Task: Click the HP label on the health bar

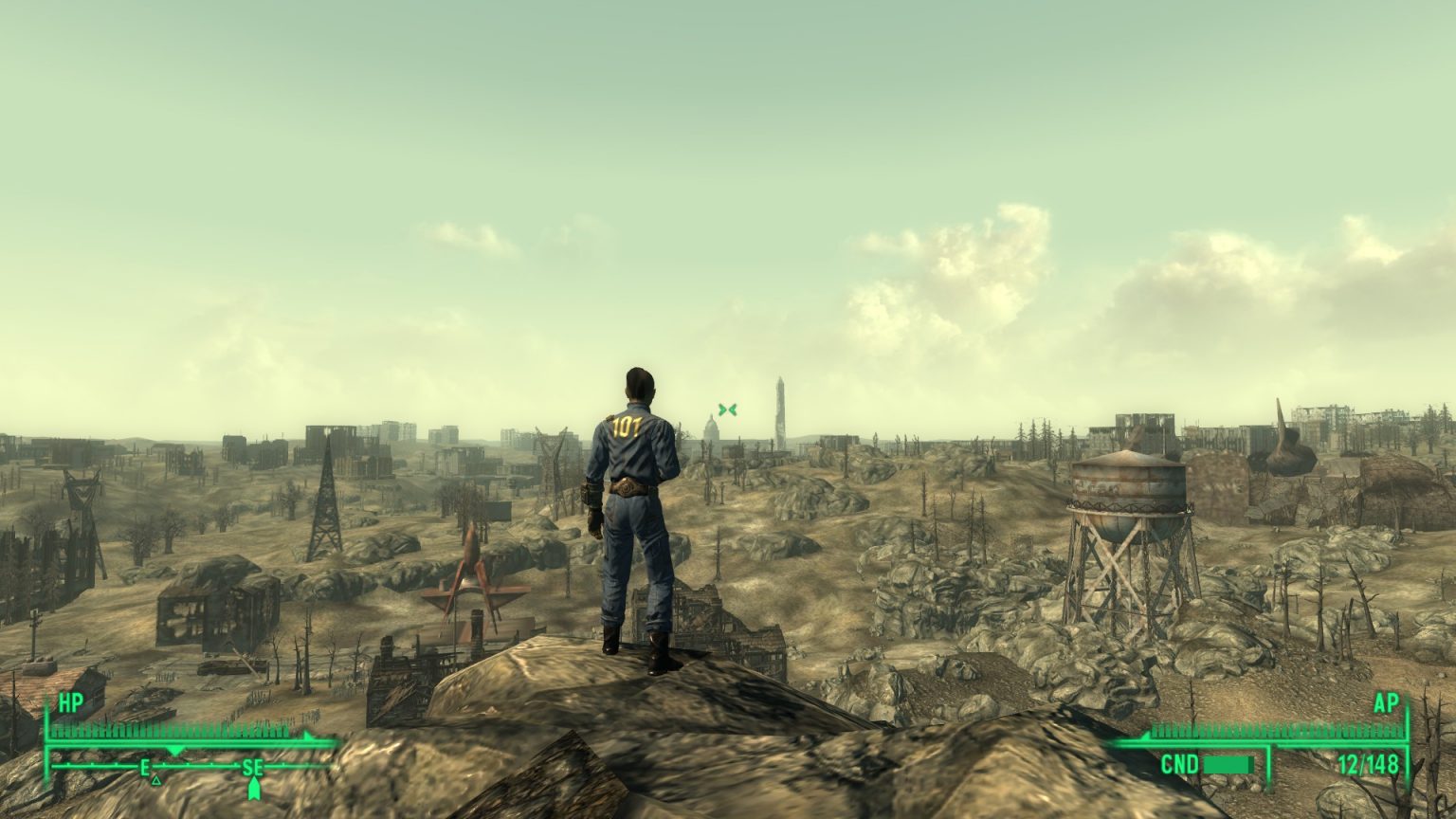Action: tap(71, 702)
